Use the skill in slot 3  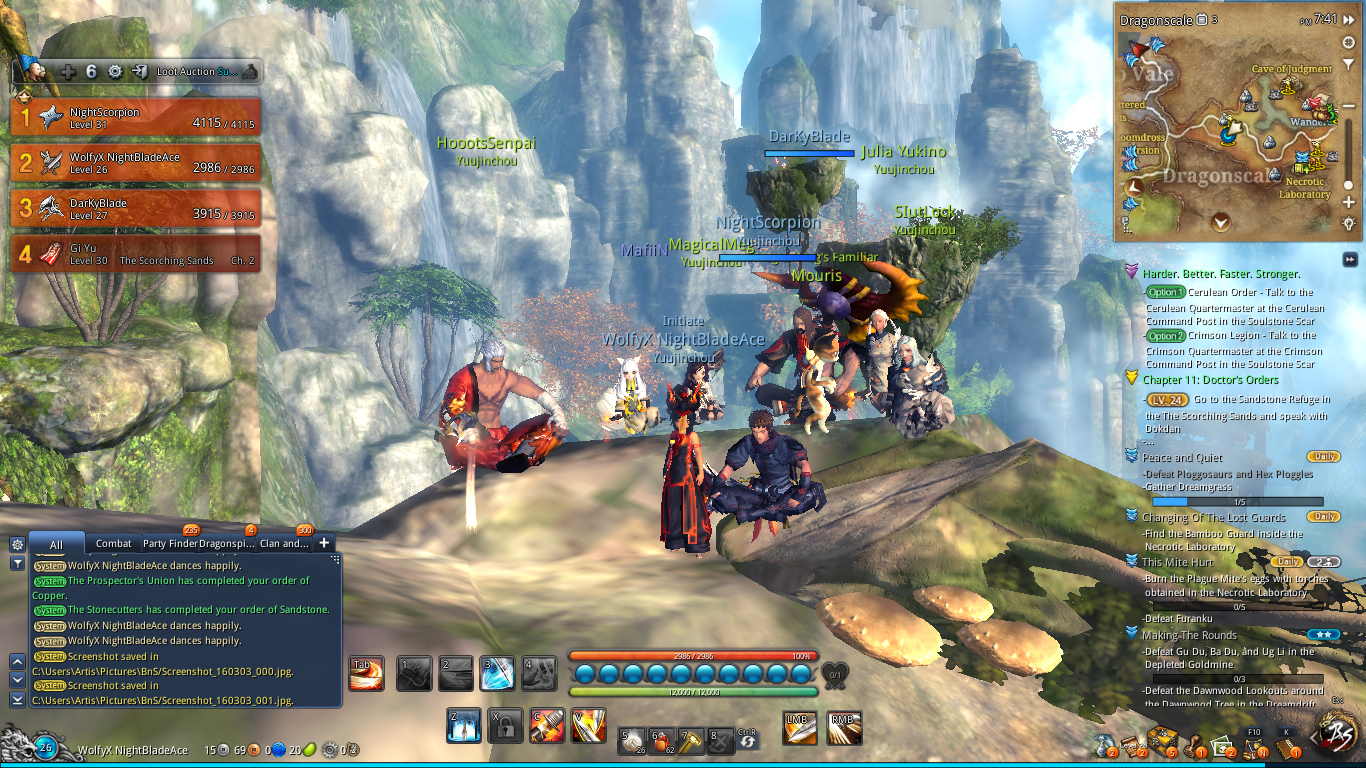coord(497,673)
